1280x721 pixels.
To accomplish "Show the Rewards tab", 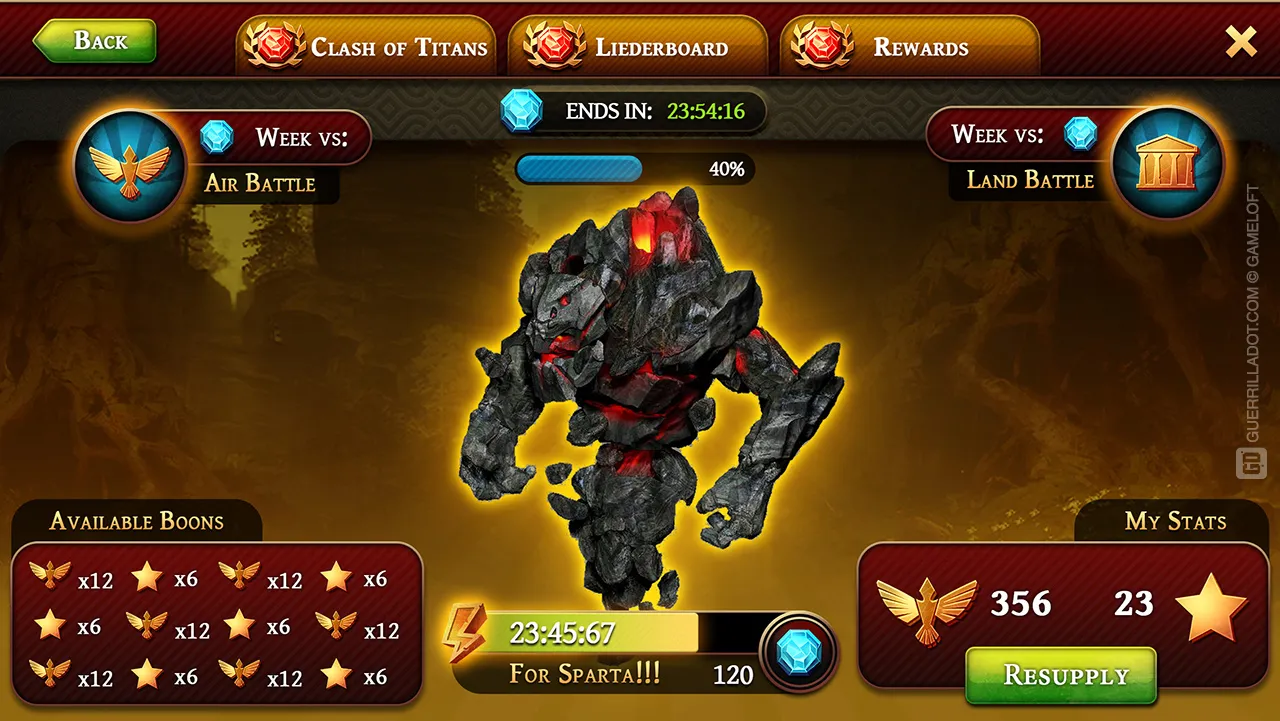I will tap(909, 47).
